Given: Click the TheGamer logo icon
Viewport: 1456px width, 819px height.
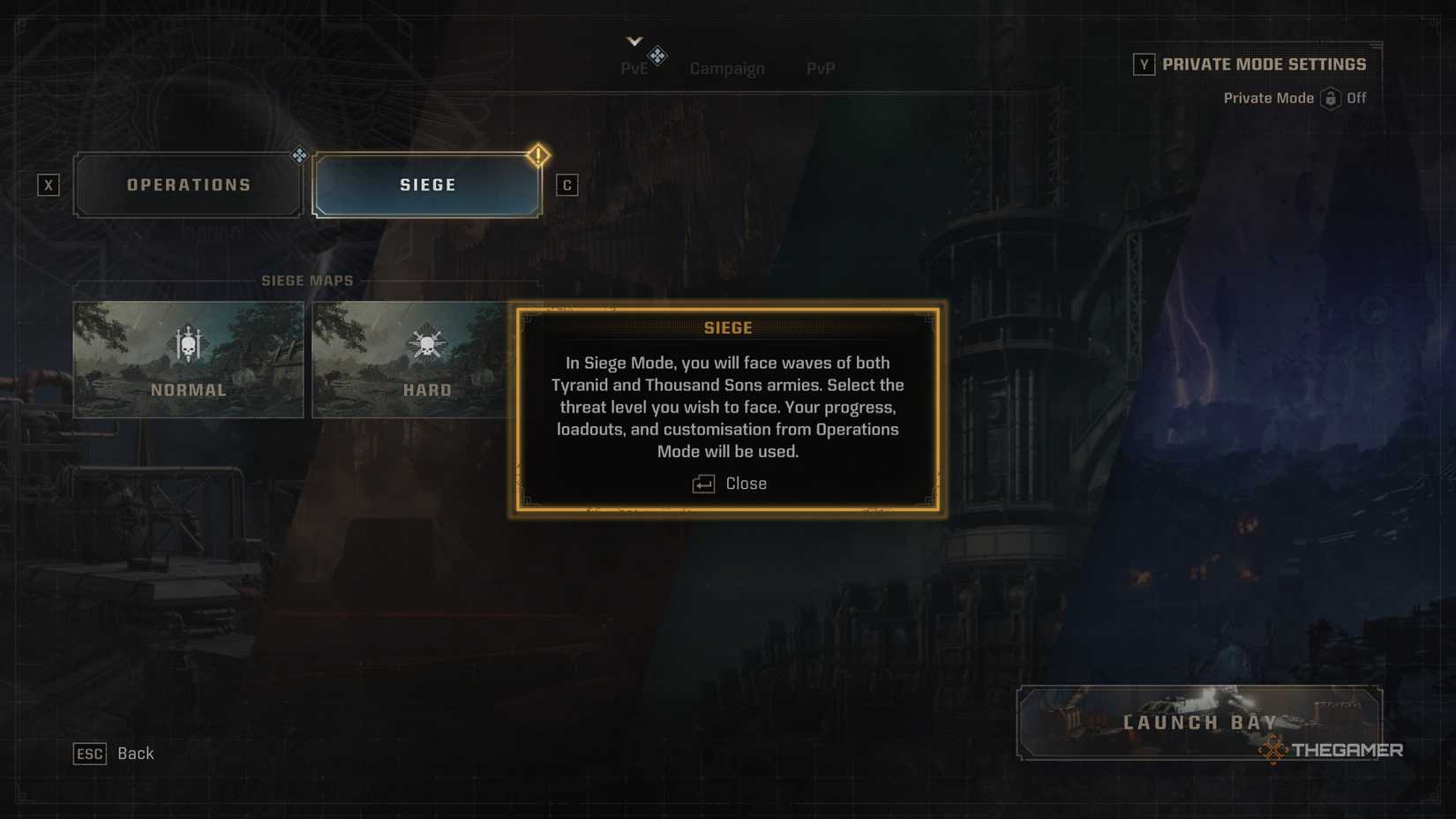Looking at the screenshot, I should click(x=1273, y=751).
